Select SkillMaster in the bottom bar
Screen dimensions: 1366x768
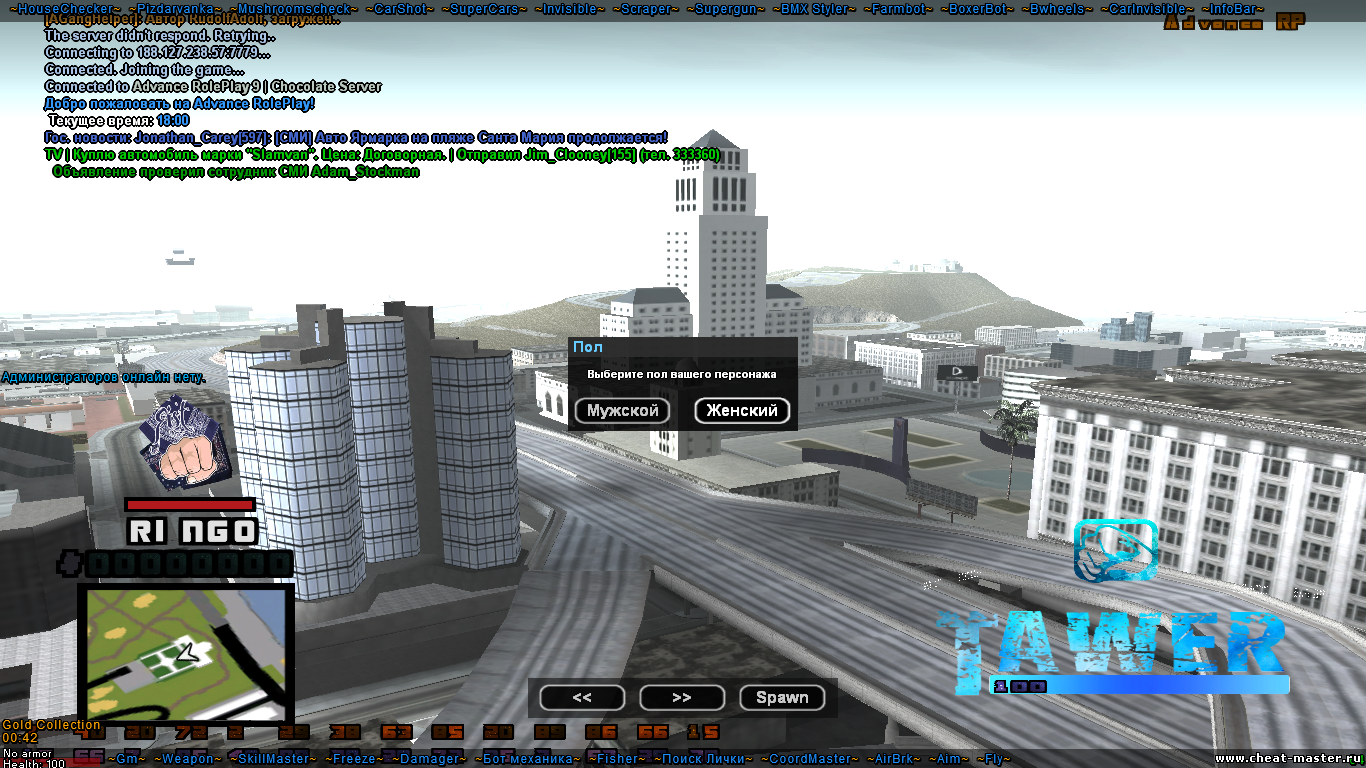[x=274, y=759]
